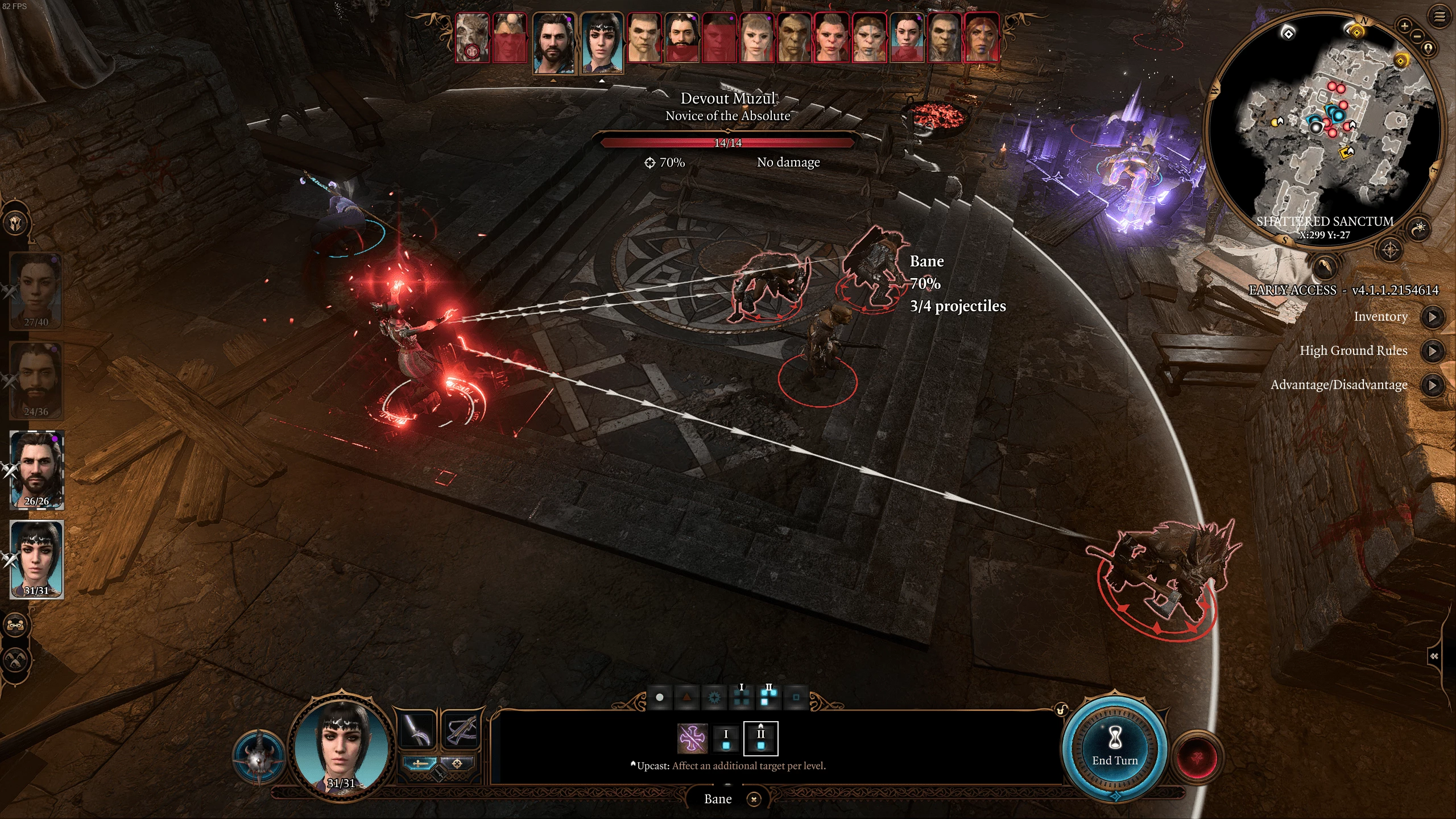Open the compass rose button below minimap
Screen dimensions: 1456x819
(1390, 250)
